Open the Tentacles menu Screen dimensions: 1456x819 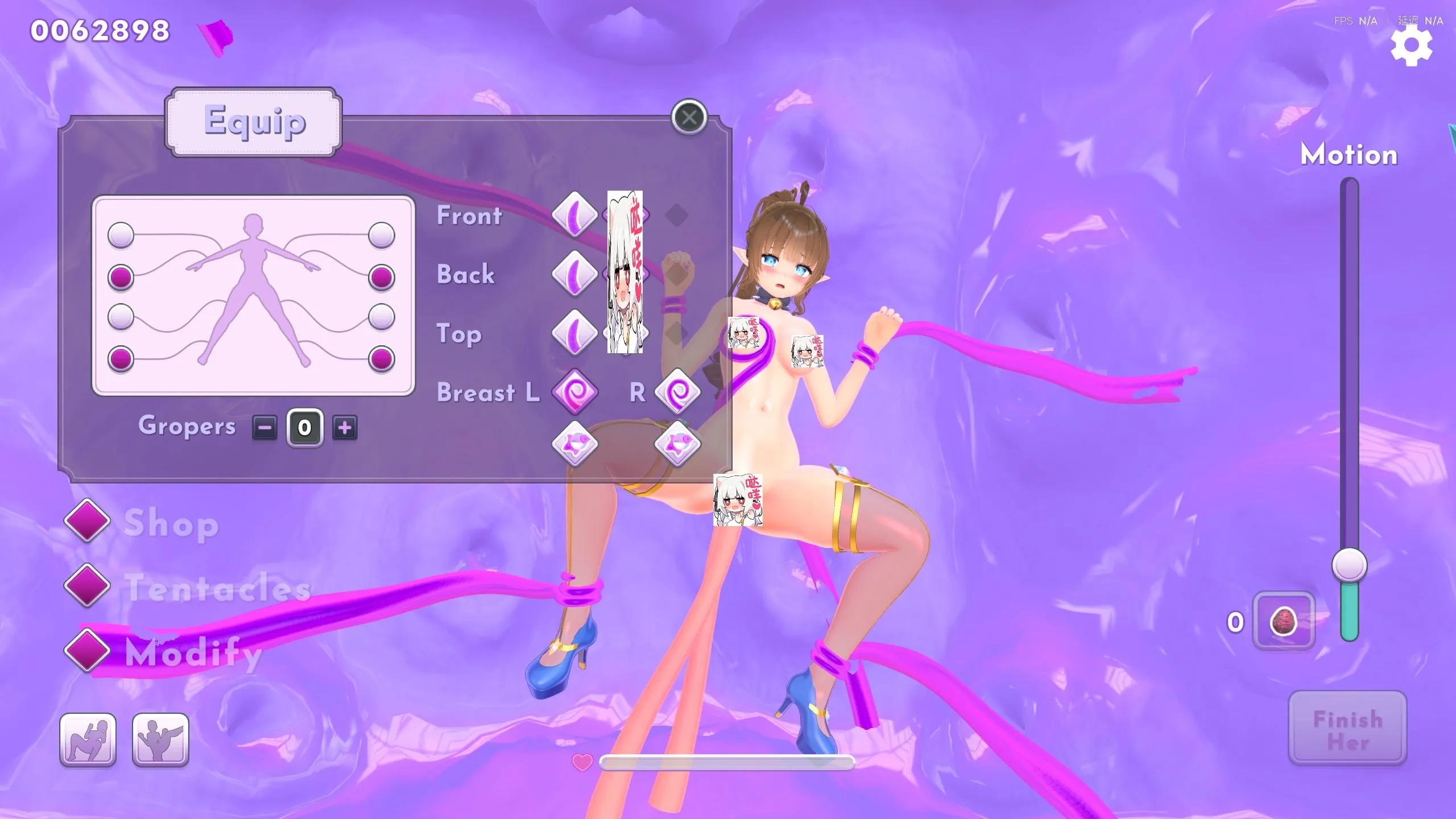coord(88,586)
